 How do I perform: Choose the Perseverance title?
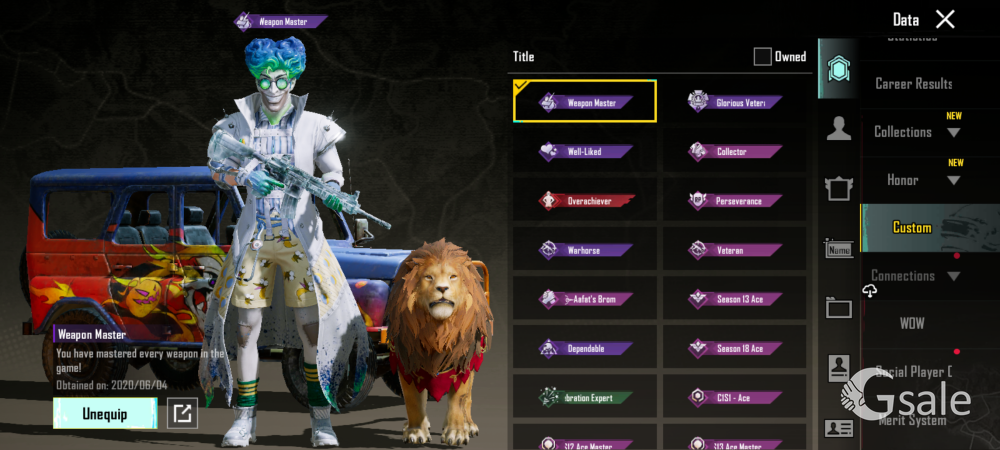click(x=735, y=201)
